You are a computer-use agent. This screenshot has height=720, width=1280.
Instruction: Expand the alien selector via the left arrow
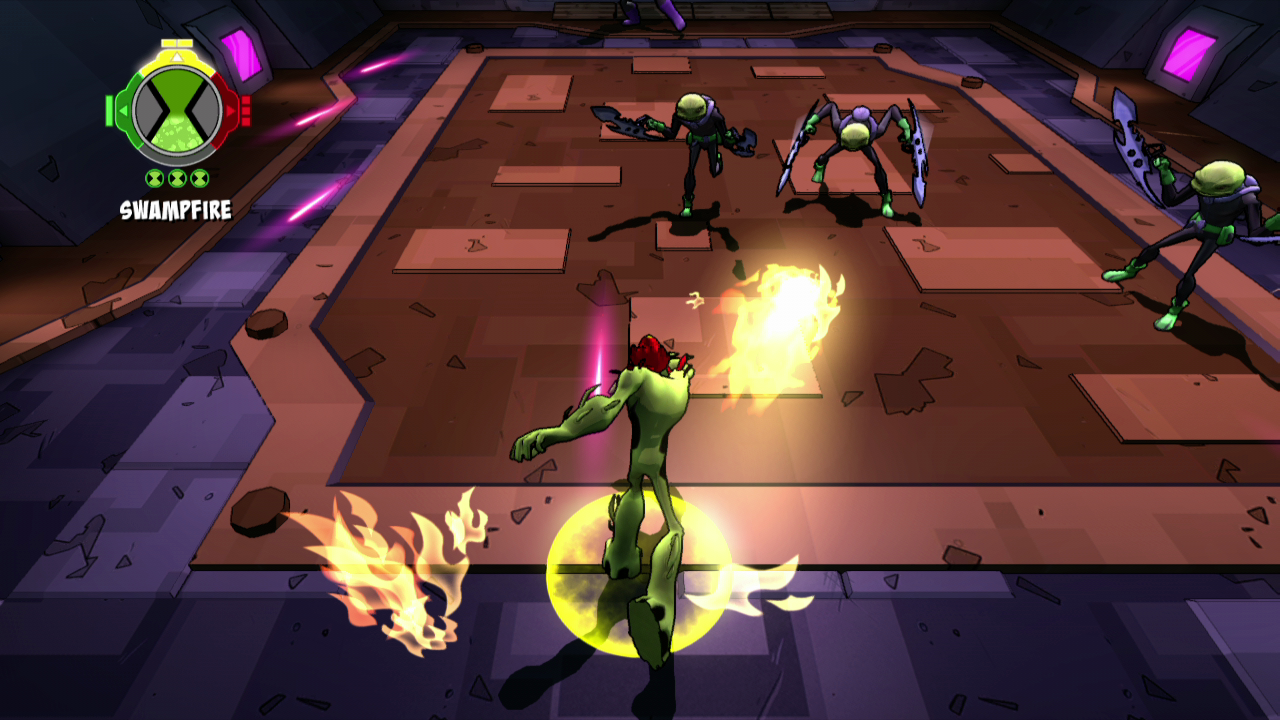124,110
